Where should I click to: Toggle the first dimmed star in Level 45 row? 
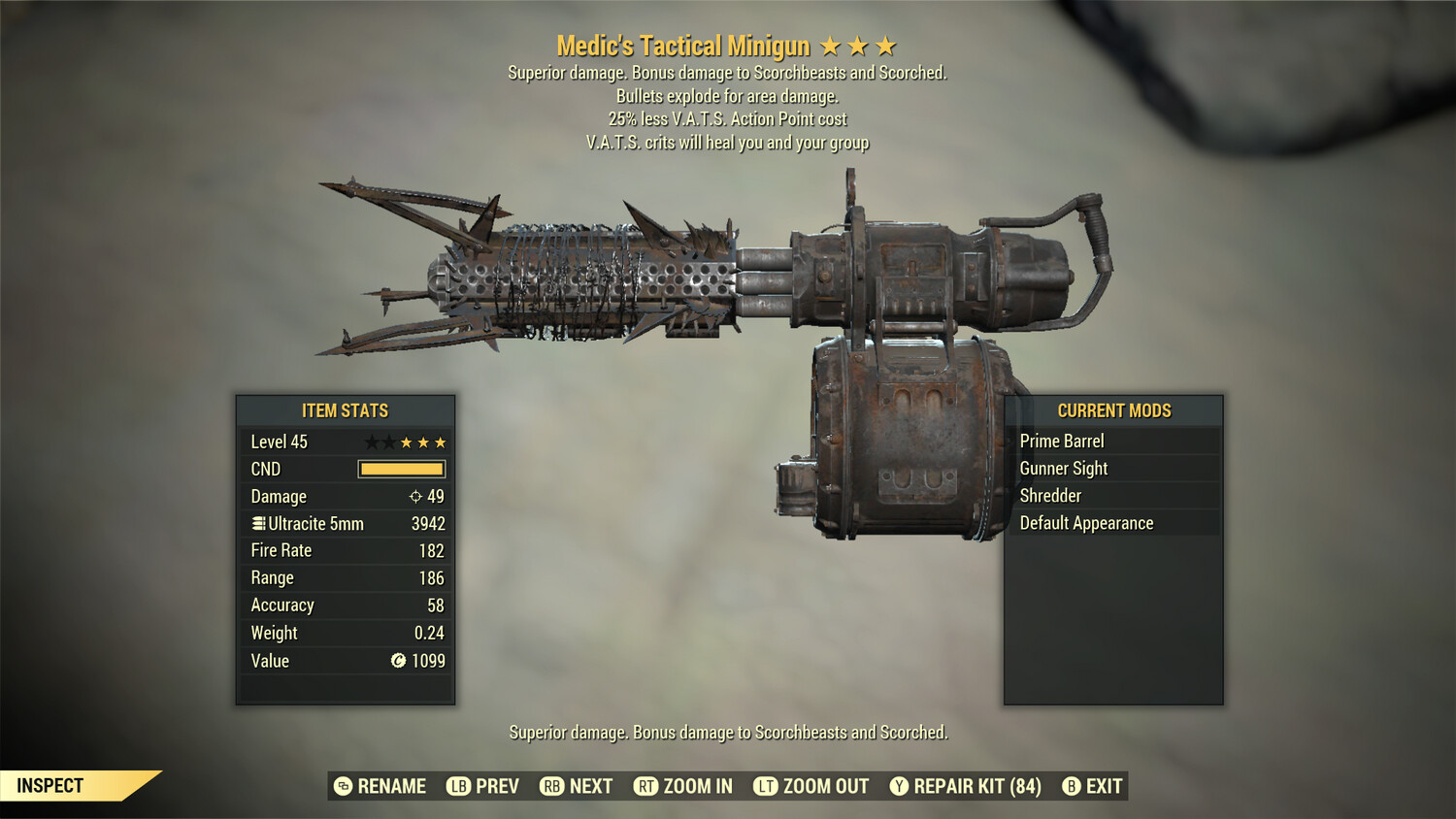click(x=373, y=441)
